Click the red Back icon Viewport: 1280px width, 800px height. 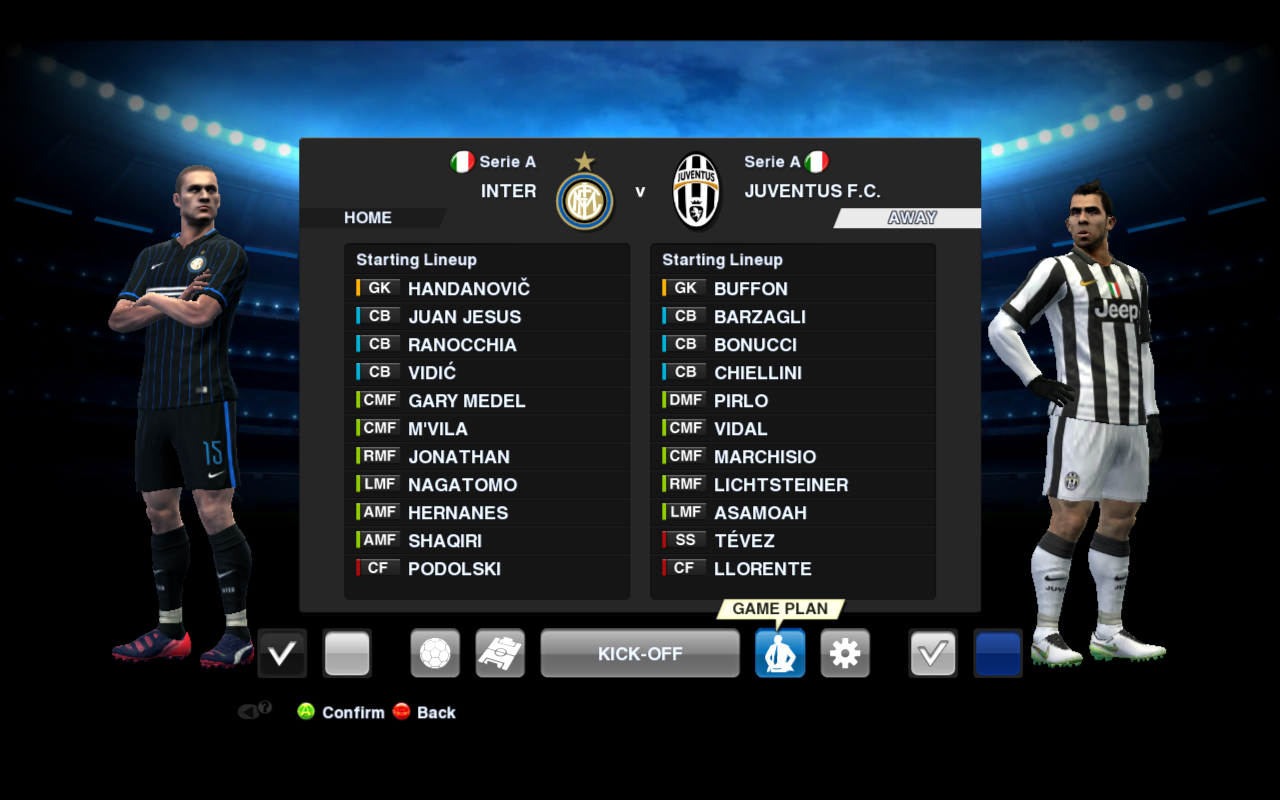click(401, 712)
